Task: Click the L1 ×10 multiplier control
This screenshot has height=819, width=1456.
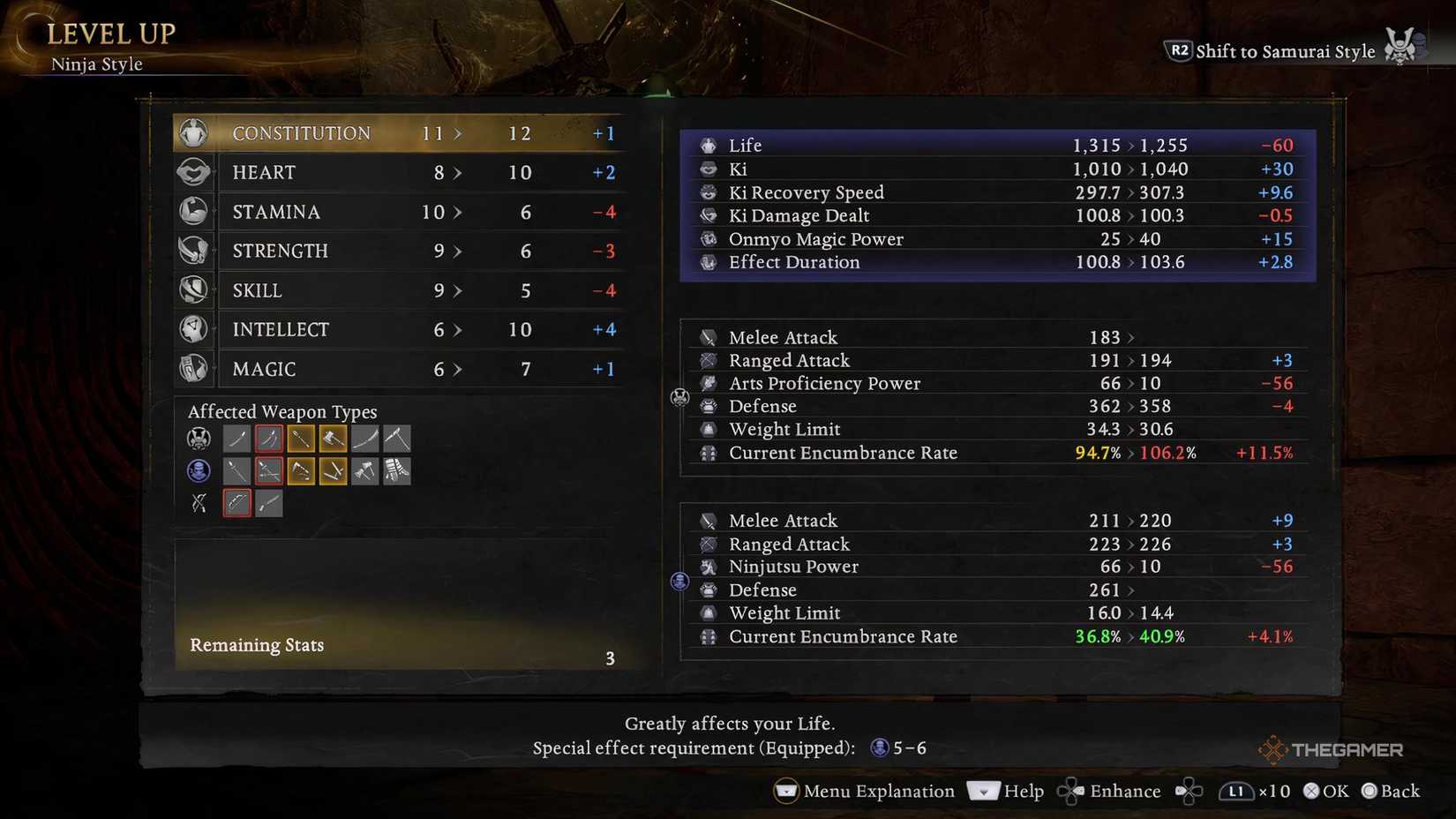Action: tap(1254, 791)
